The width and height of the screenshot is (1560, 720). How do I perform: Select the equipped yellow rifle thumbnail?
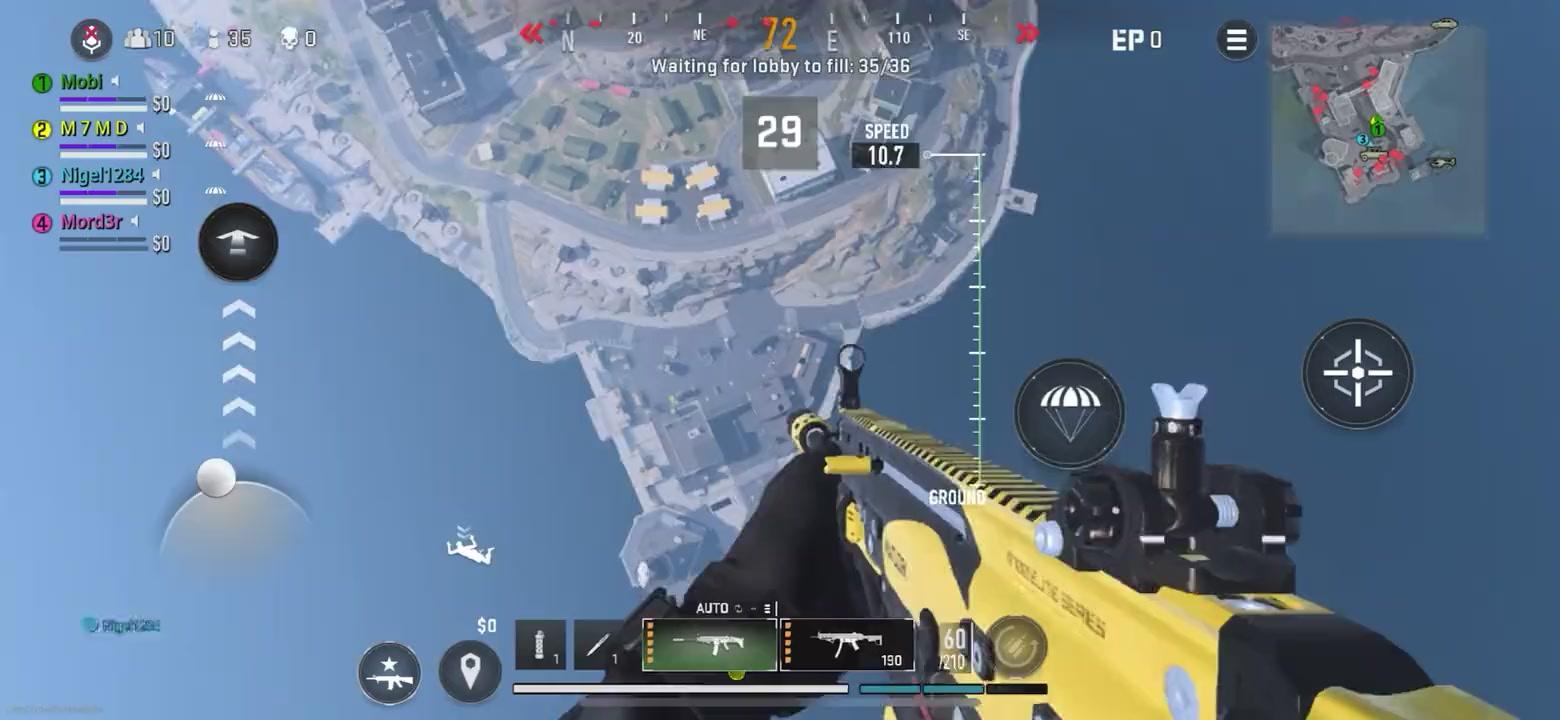click(710, 645)
